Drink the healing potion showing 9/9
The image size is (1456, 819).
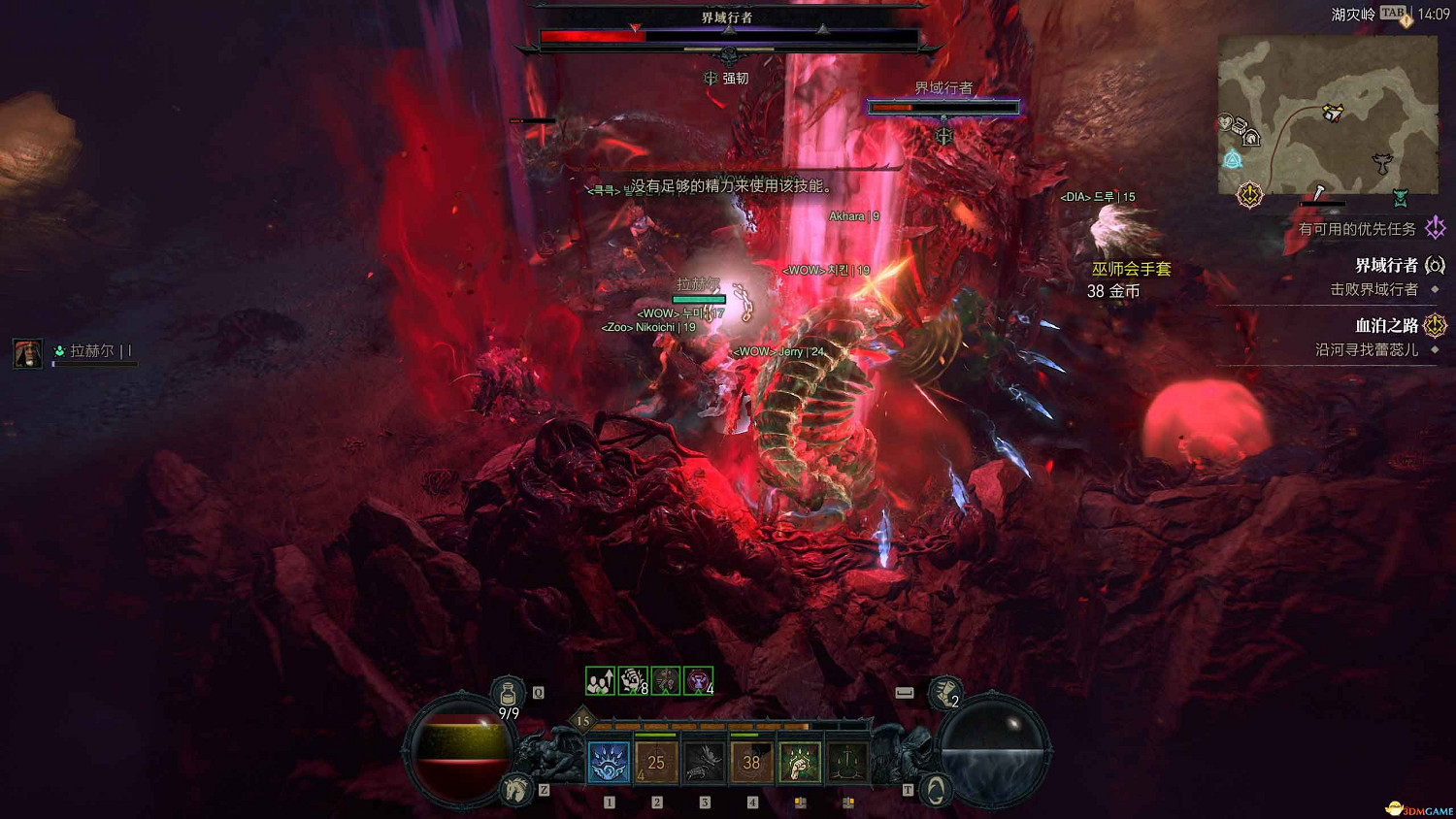pyautogui.click(x=508, y=695)
